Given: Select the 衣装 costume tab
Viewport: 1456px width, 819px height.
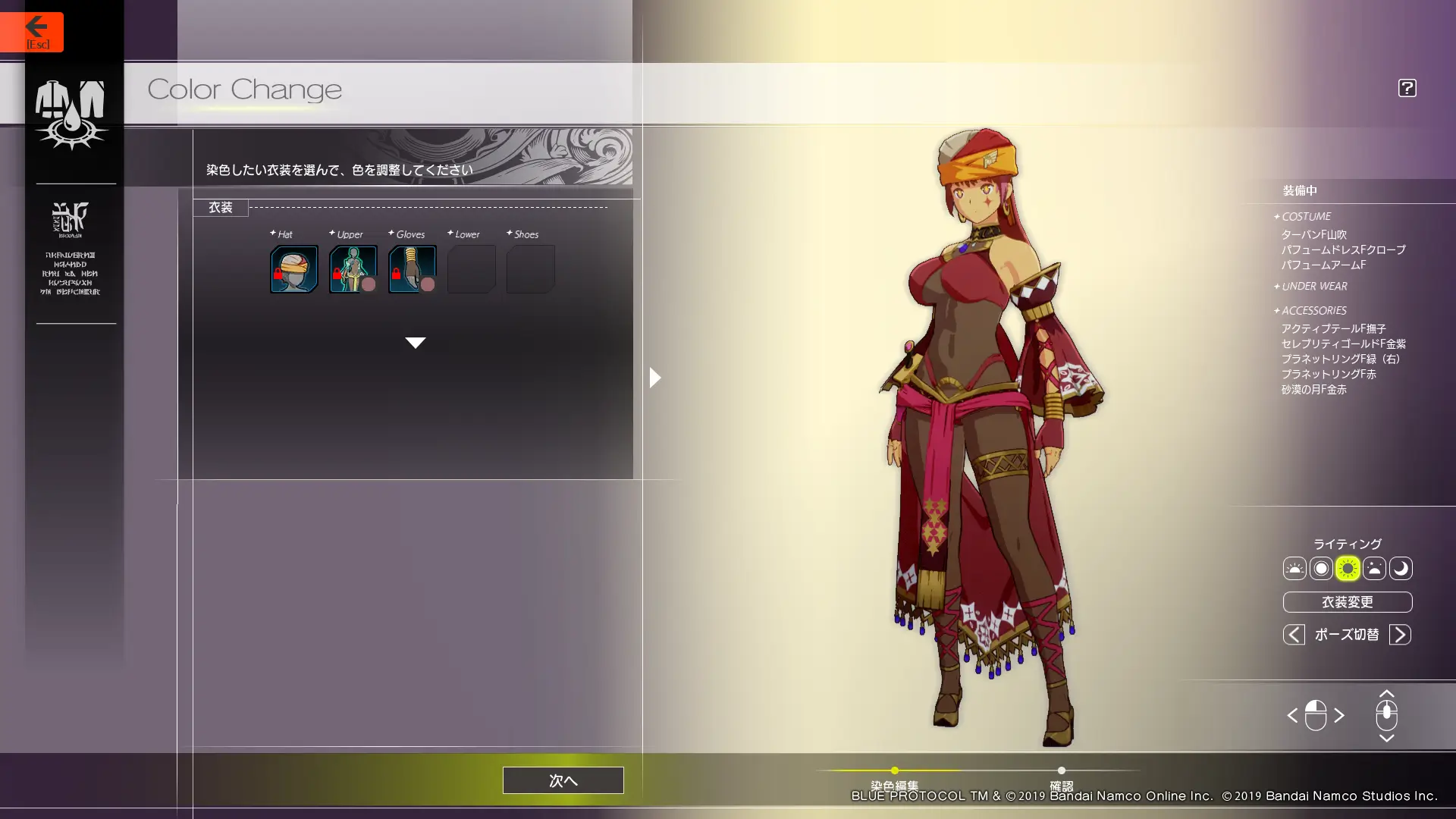Looking at the screenshot, I should coord(221,208).
